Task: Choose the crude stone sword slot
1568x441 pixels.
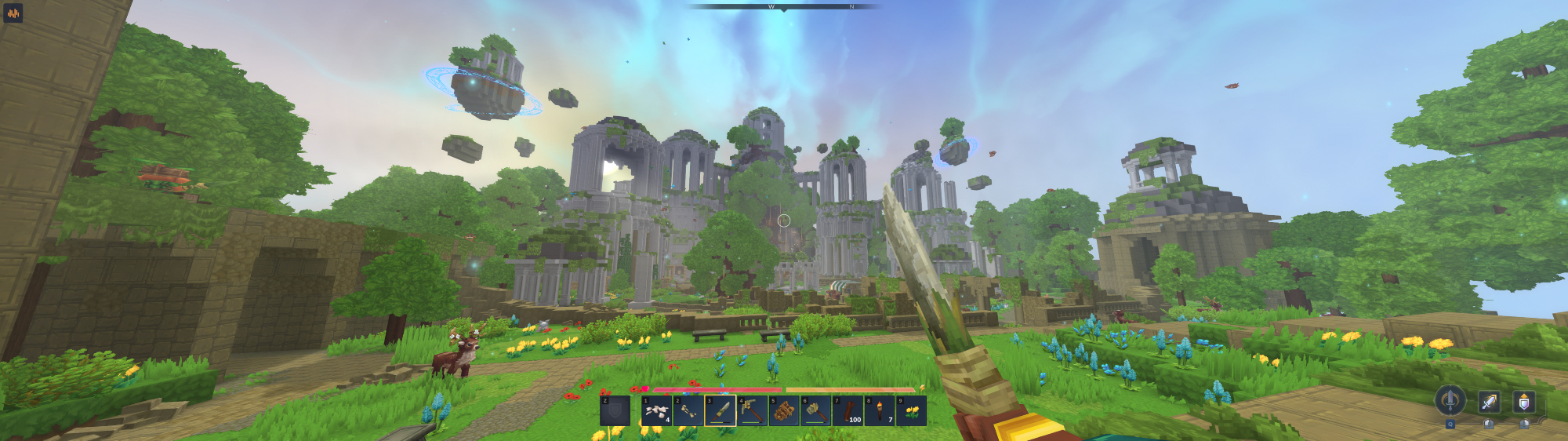Action: click(720, 410)
